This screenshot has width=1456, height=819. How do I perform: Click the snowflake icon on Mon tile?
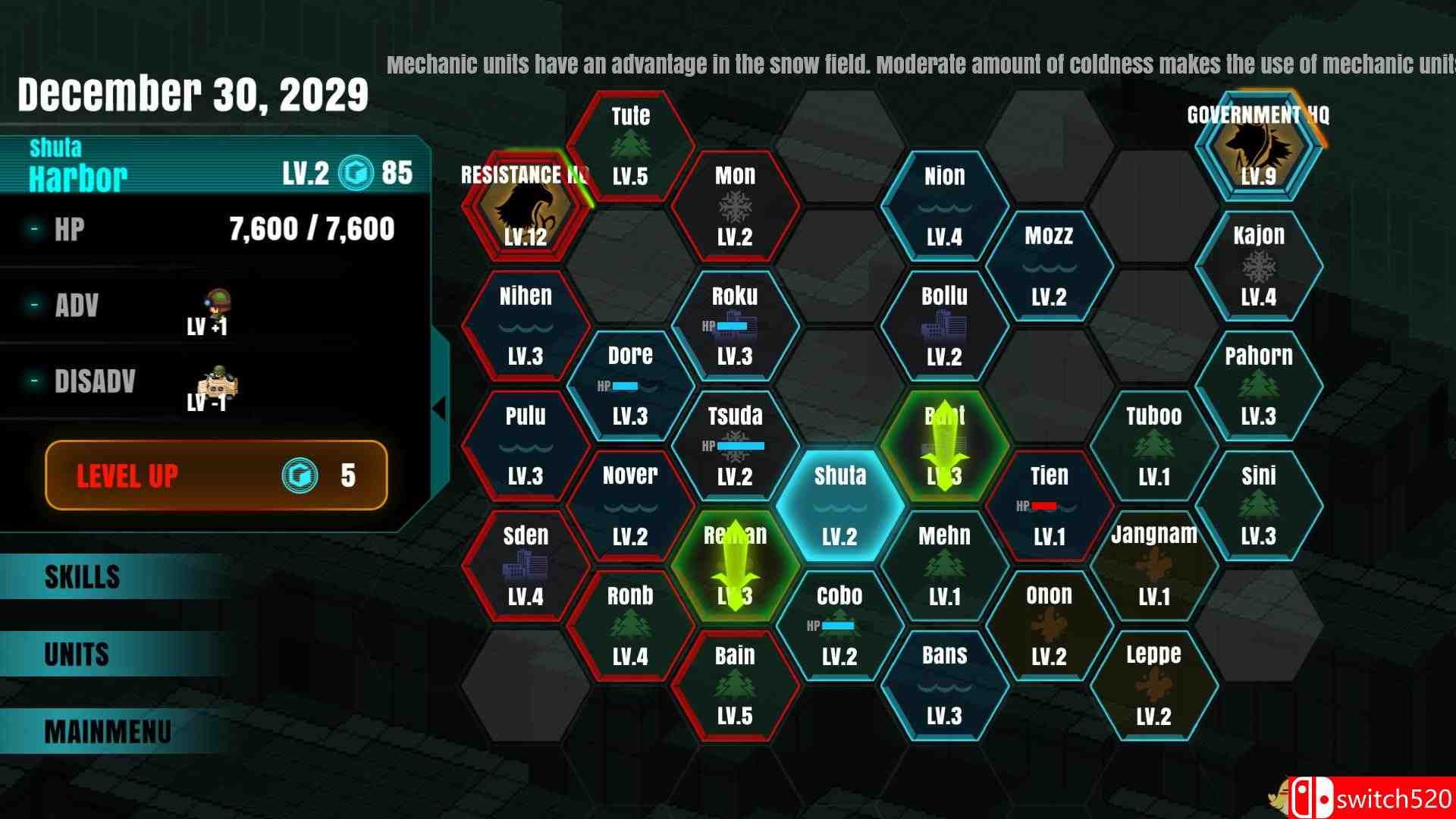point(734,206)
